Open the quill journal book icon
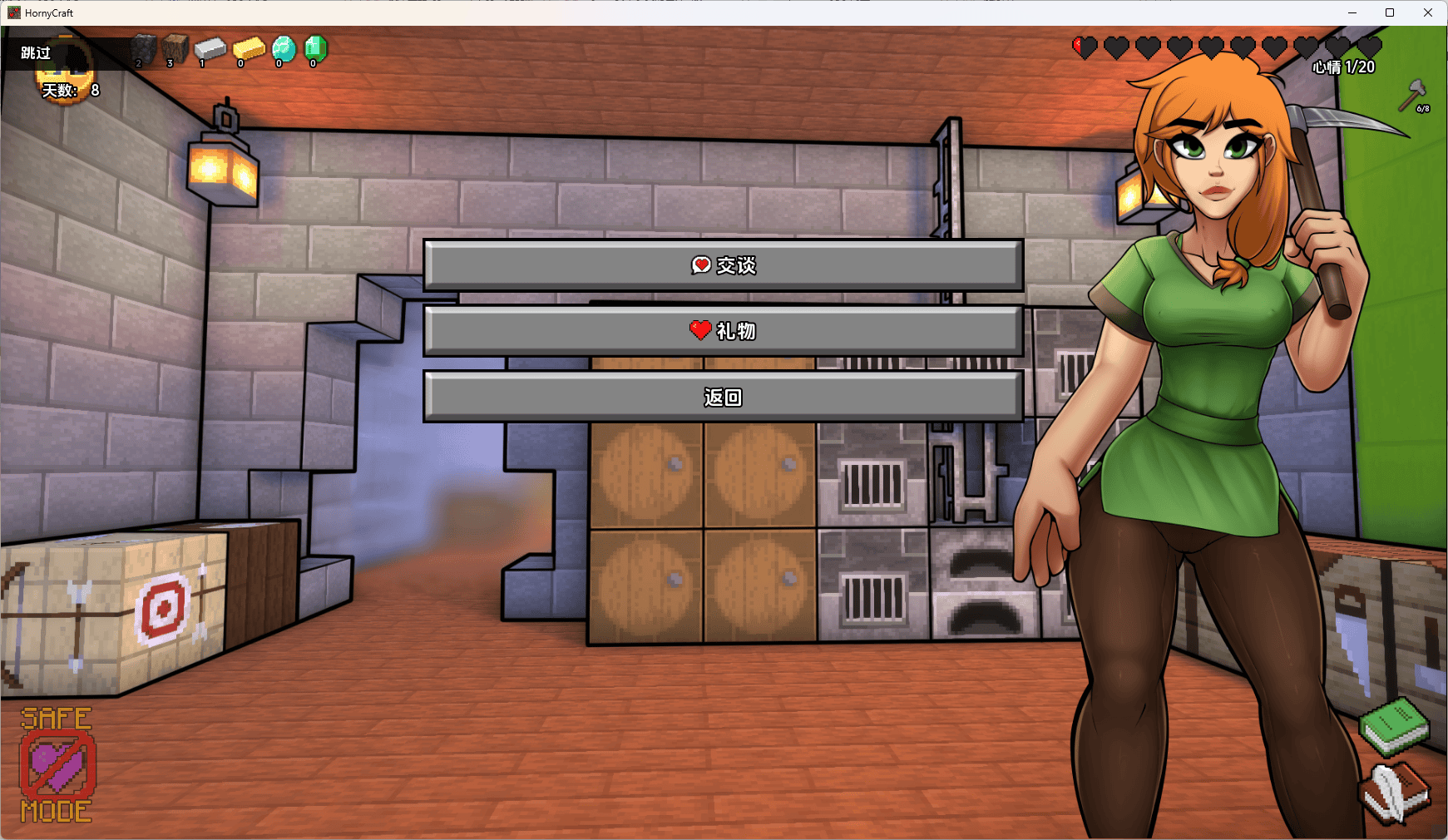This screenshot has width=1448, height=840. tap(1395, 793)
